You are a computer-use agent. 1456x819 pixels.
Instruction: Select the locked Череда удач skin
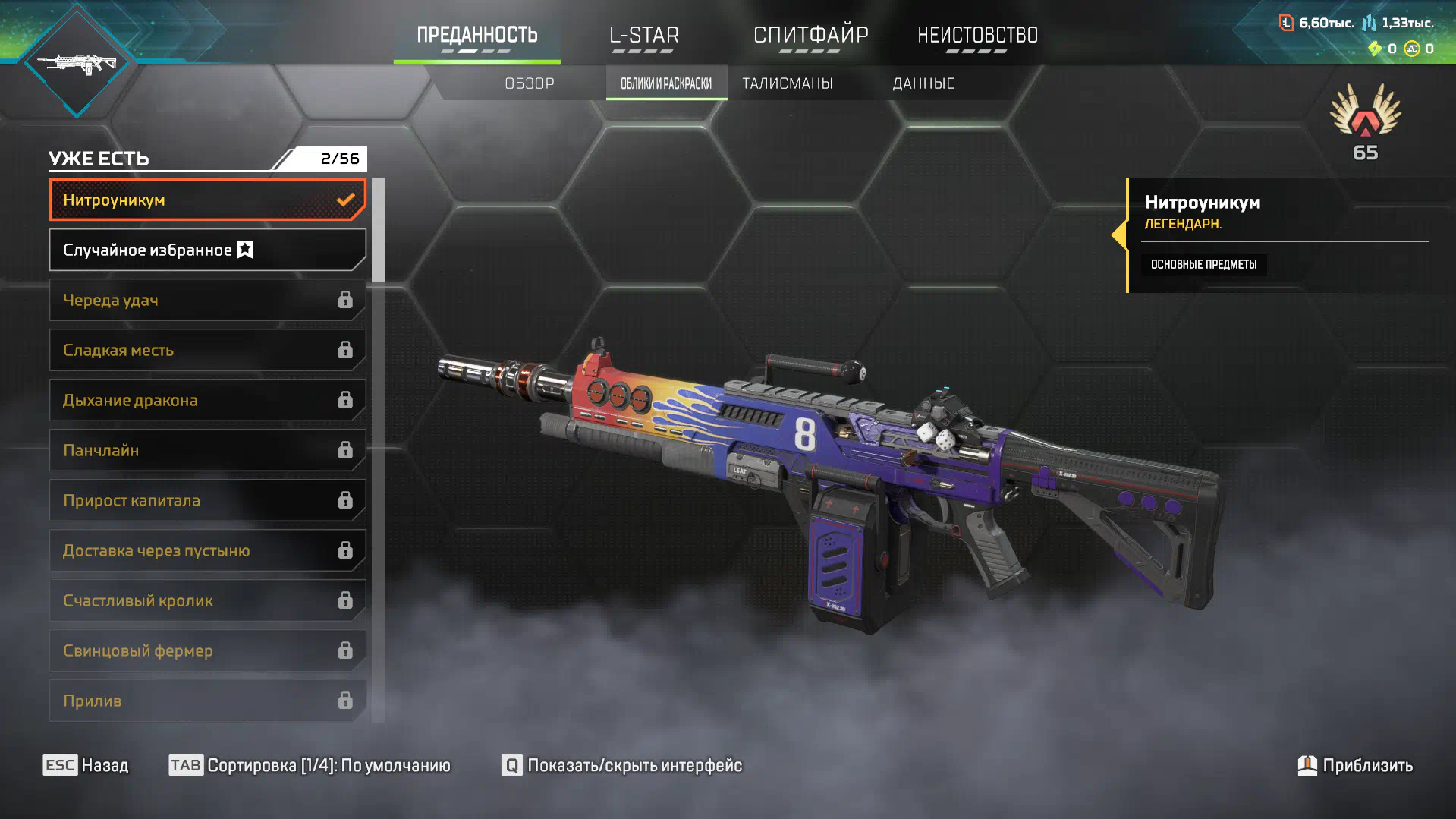click(x=207, y=301)
